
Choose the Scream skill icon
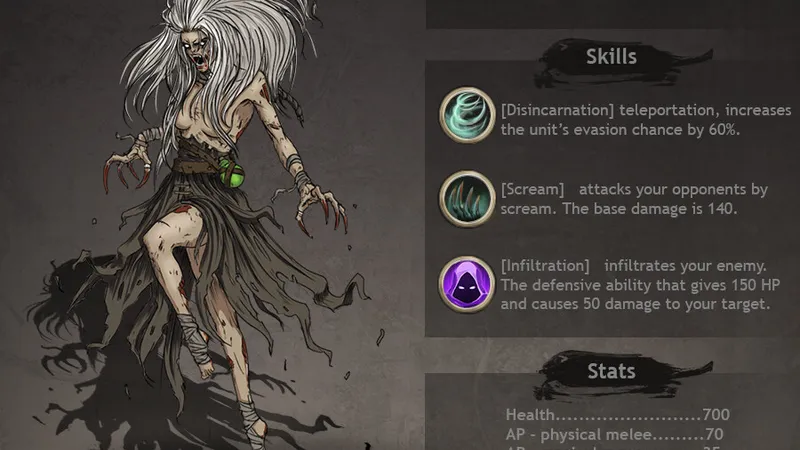(x=467, y=199)
